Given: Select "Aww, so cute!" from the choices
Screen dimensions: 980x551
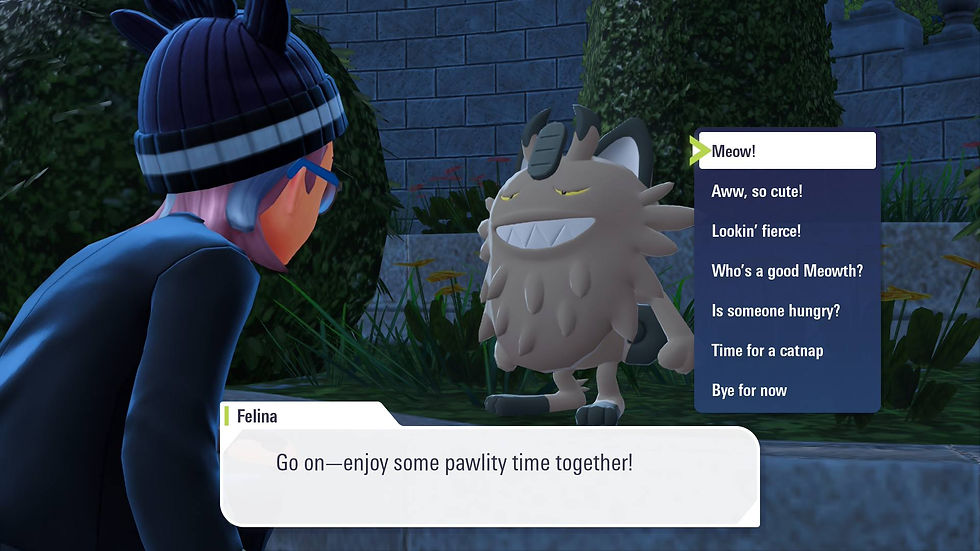Looking at the screenshot, I should point(786,191).
